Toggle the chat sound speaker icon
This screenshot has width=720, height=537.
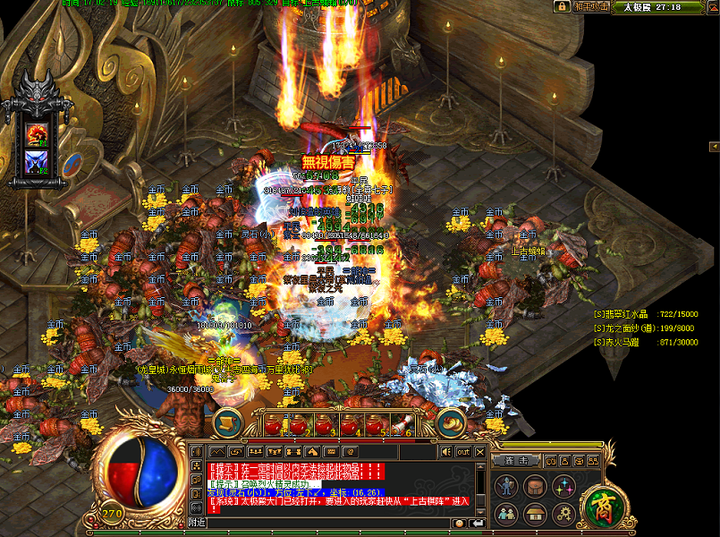coord(445,451)
